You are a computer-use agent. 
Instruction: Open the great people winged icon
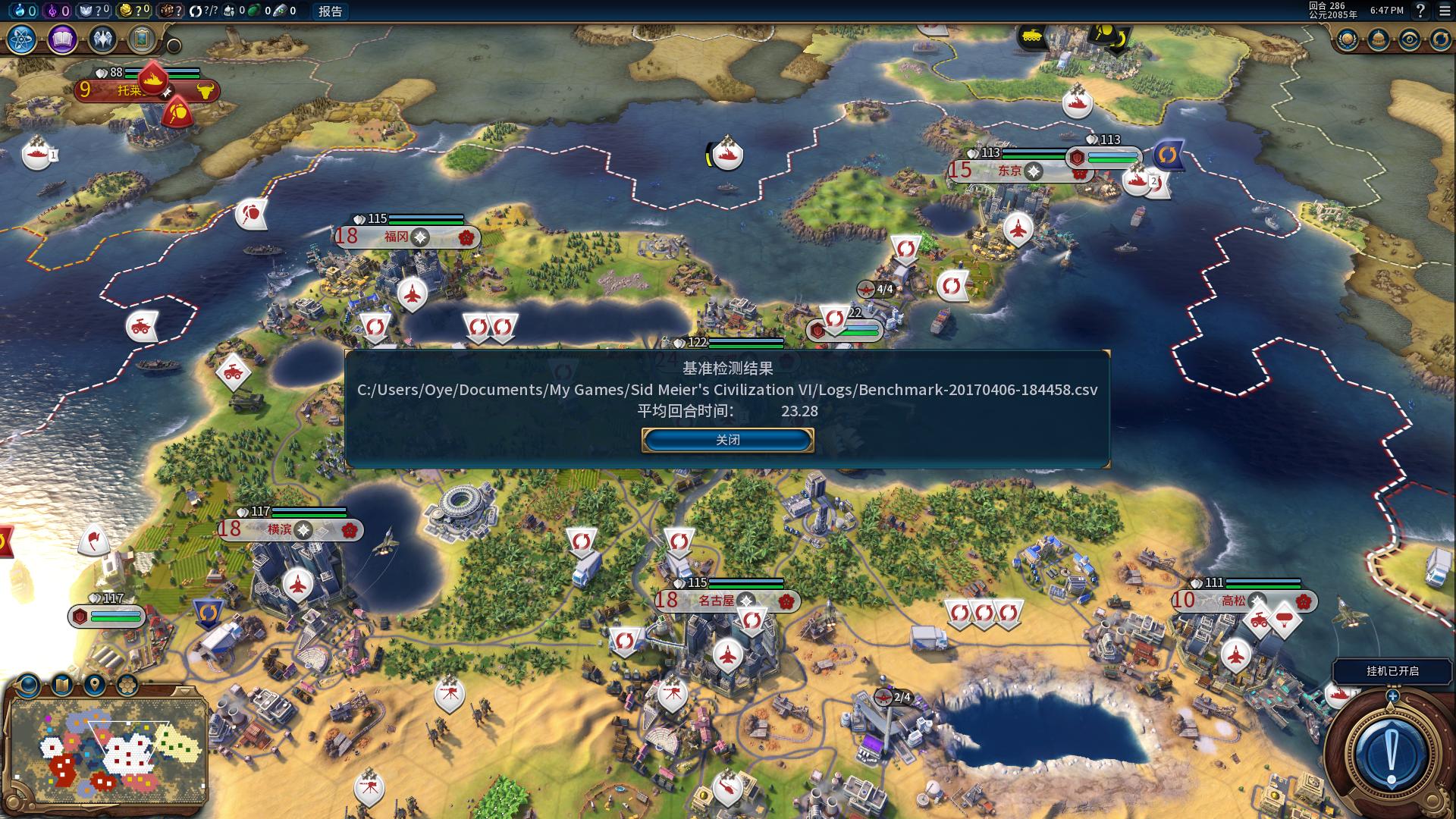[x=102, y=39]
